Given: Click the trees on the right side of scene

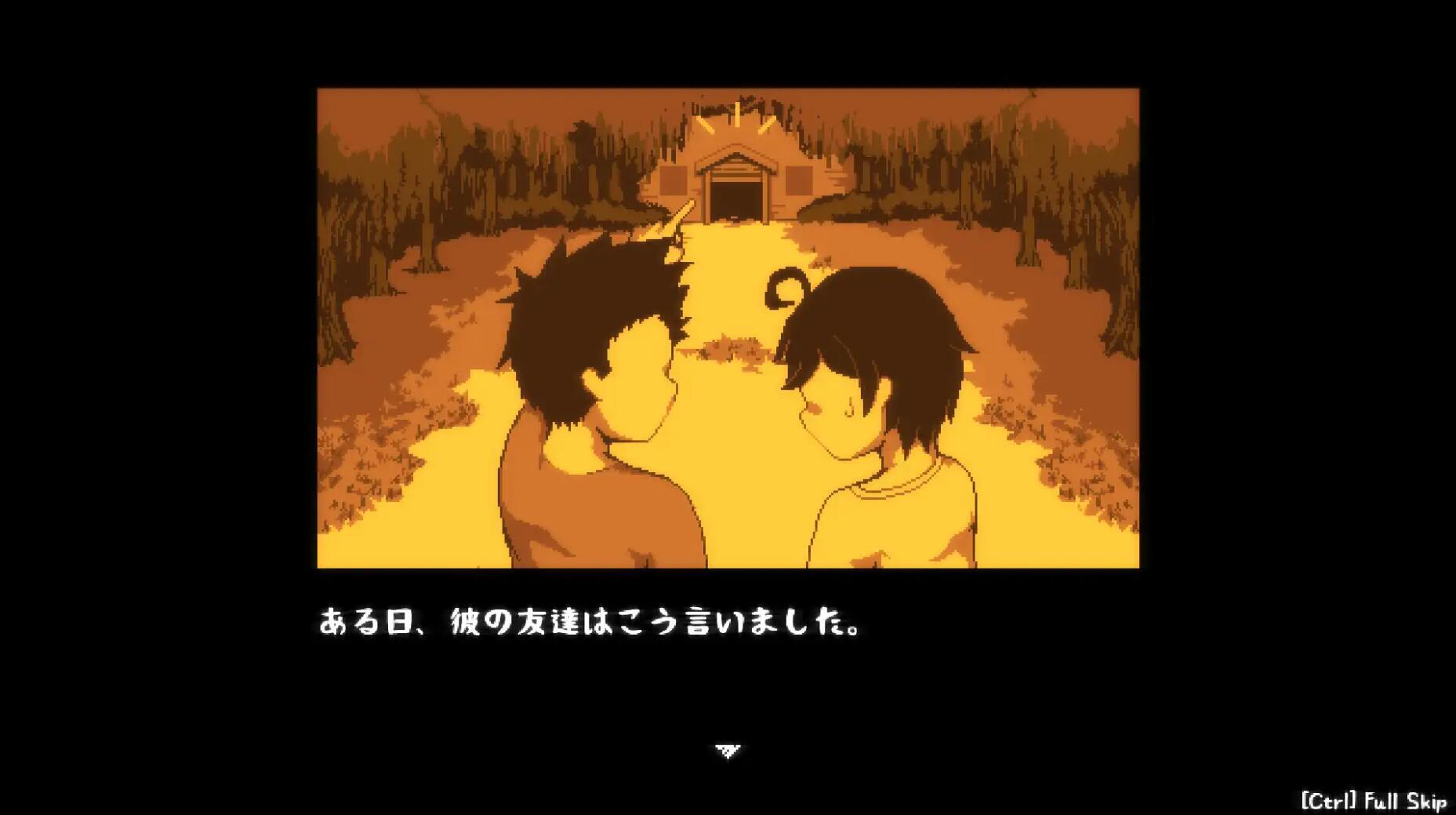Looking at the screenshot, I should (x=1058, y=196).
